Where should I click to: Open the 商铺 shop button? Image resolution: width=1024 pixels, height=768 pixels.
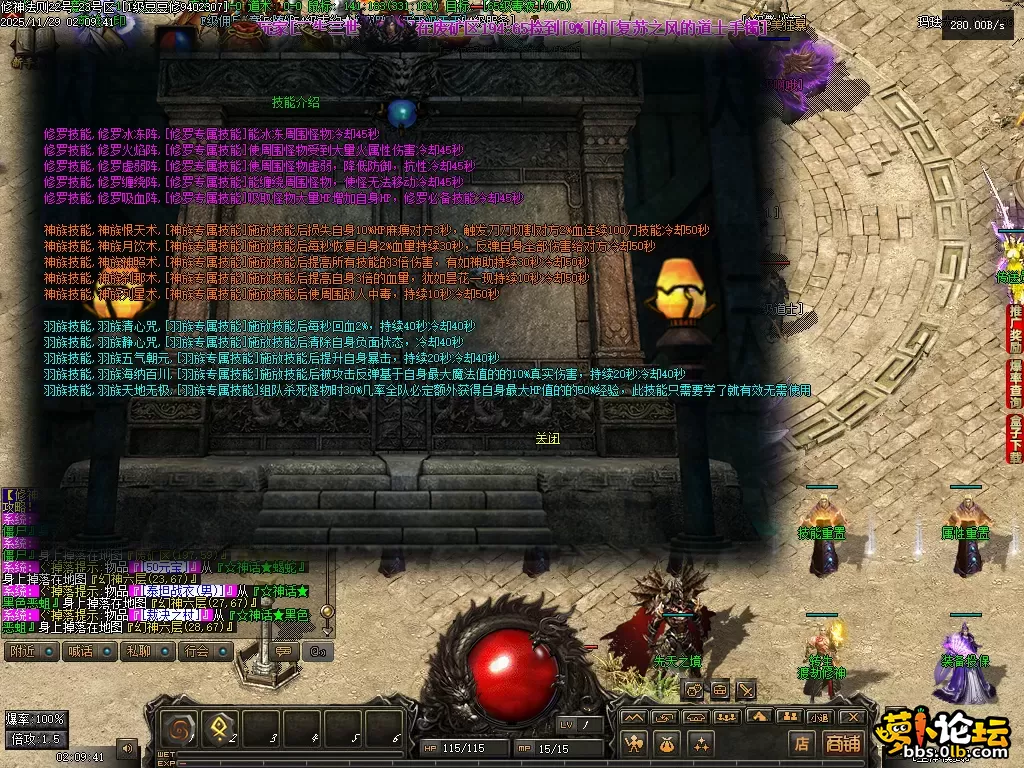843,743
